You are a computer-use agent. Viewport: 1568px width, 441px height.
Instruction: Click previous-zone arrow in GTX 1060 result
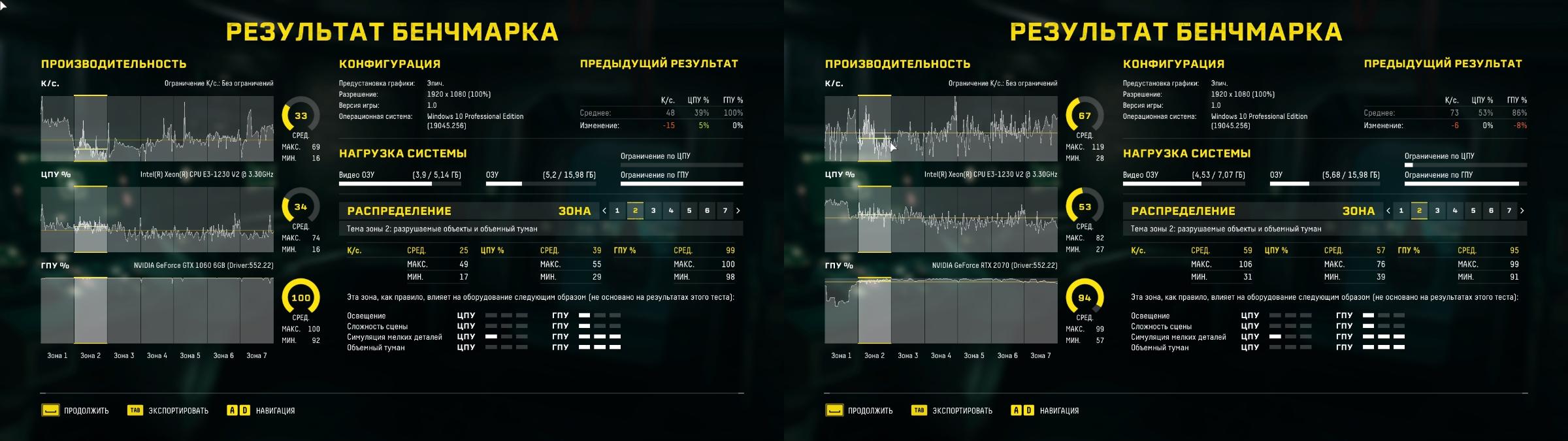pos(604,210)
